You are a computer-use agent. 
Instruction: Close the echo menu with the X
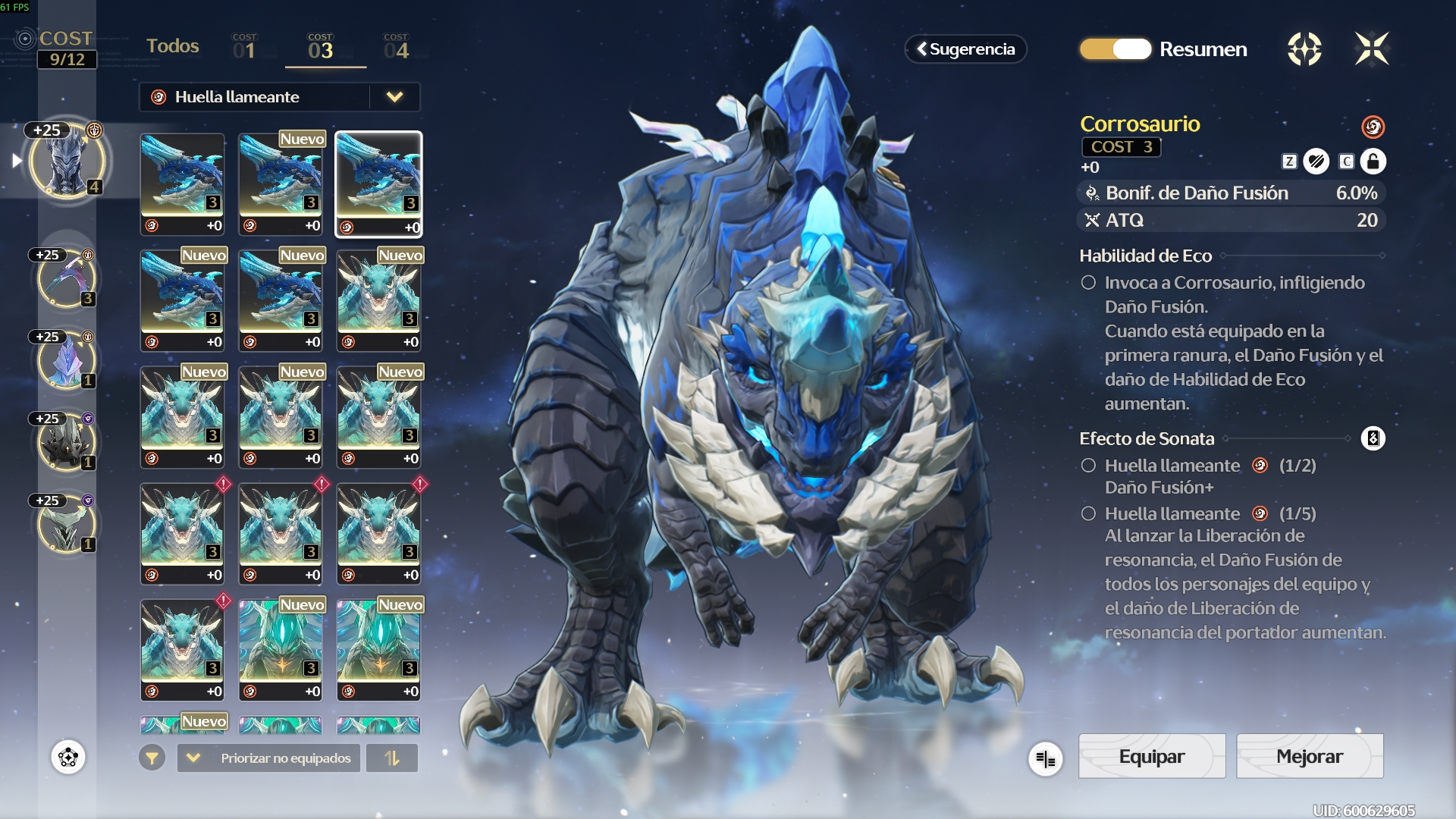(x=1371, y=49)
